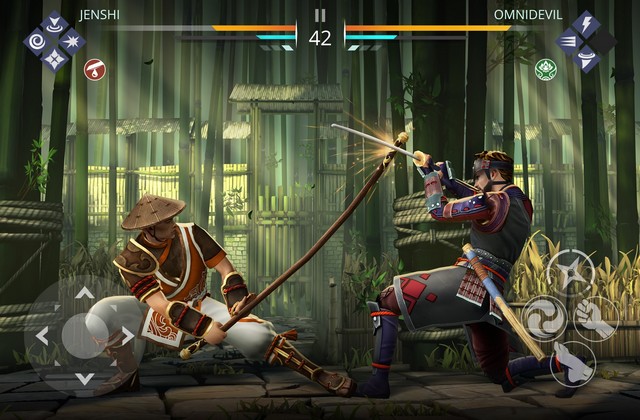Tap the shuriken ranged attack button
Screen dimensions: 640x420
coord(571,271)
